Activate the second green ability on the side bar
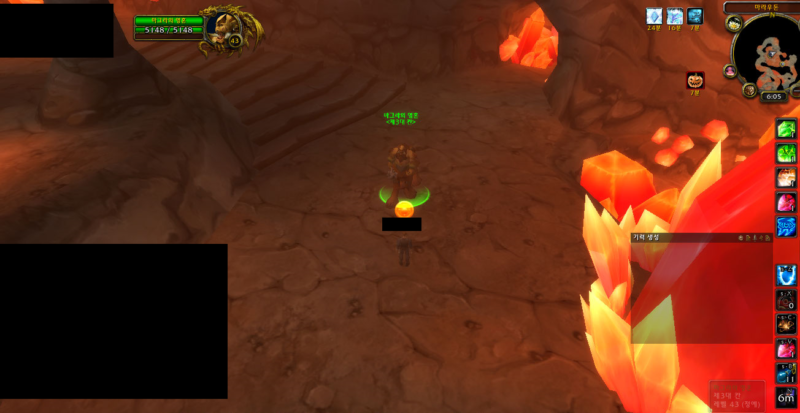The image size is (800, 413). click(787, 154)
